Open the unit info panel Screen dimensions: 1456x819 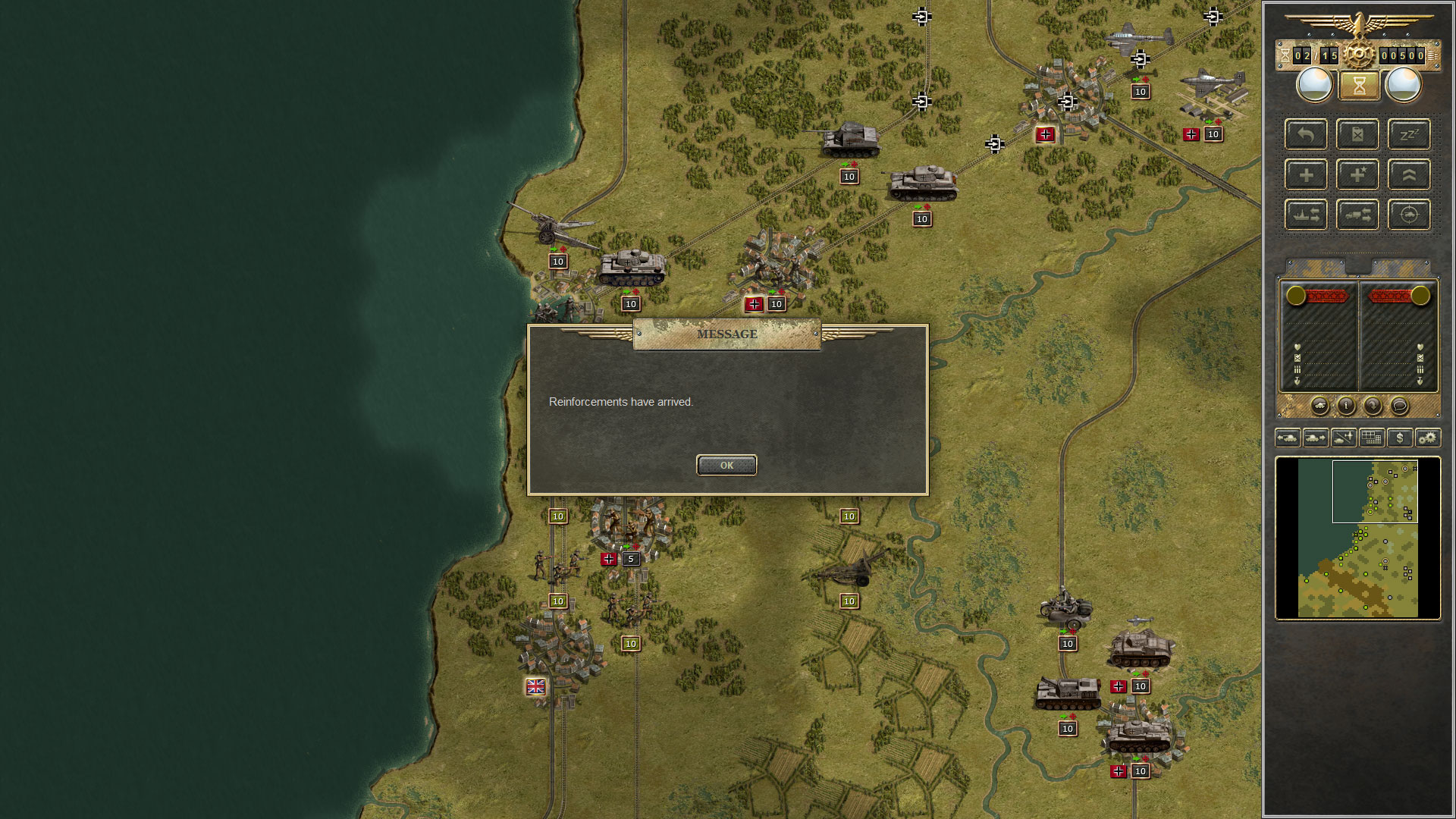pyautogui.click(x=1348, y=406)
